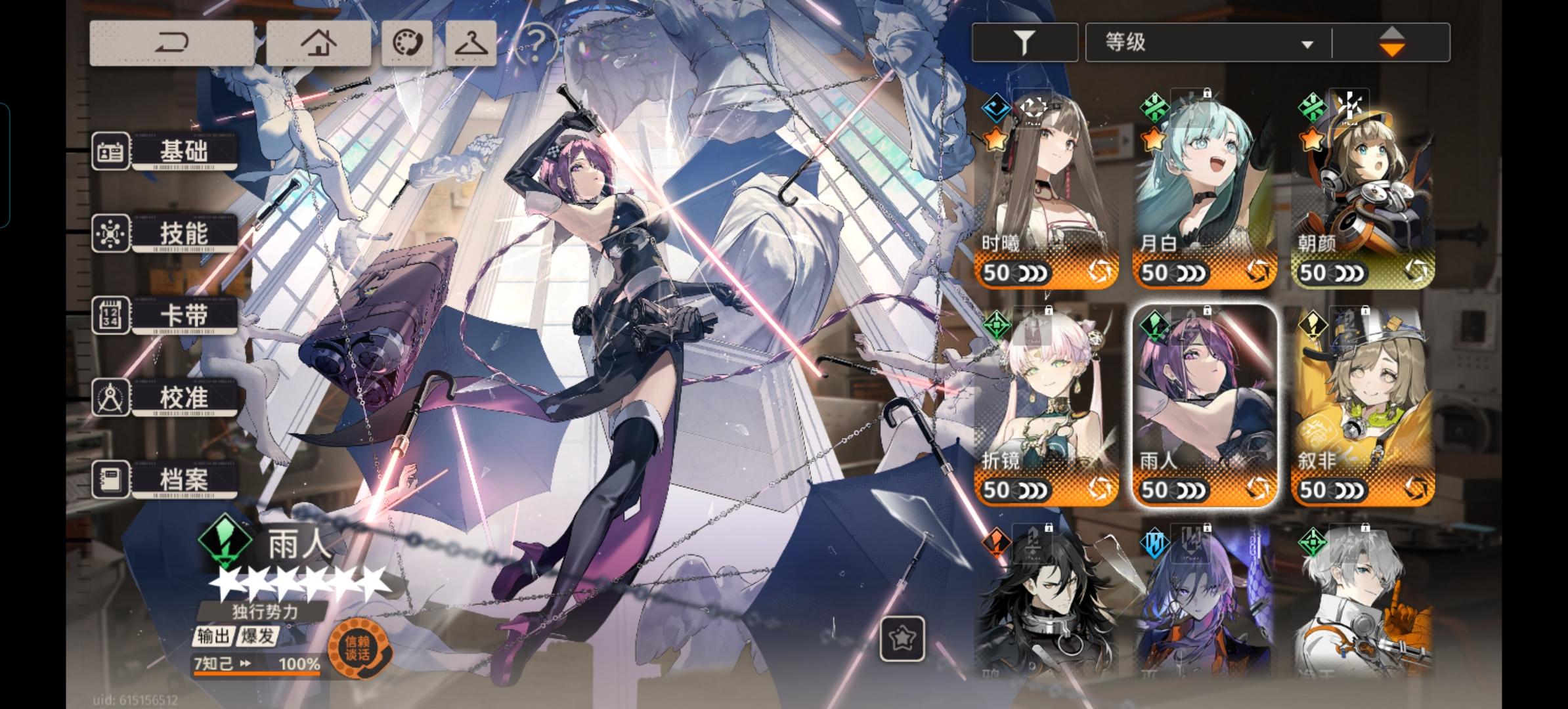The image size is (1568, 709).
Task: Toggle the sort order arrows next to 等级
Action: [x=1394, y=41]
